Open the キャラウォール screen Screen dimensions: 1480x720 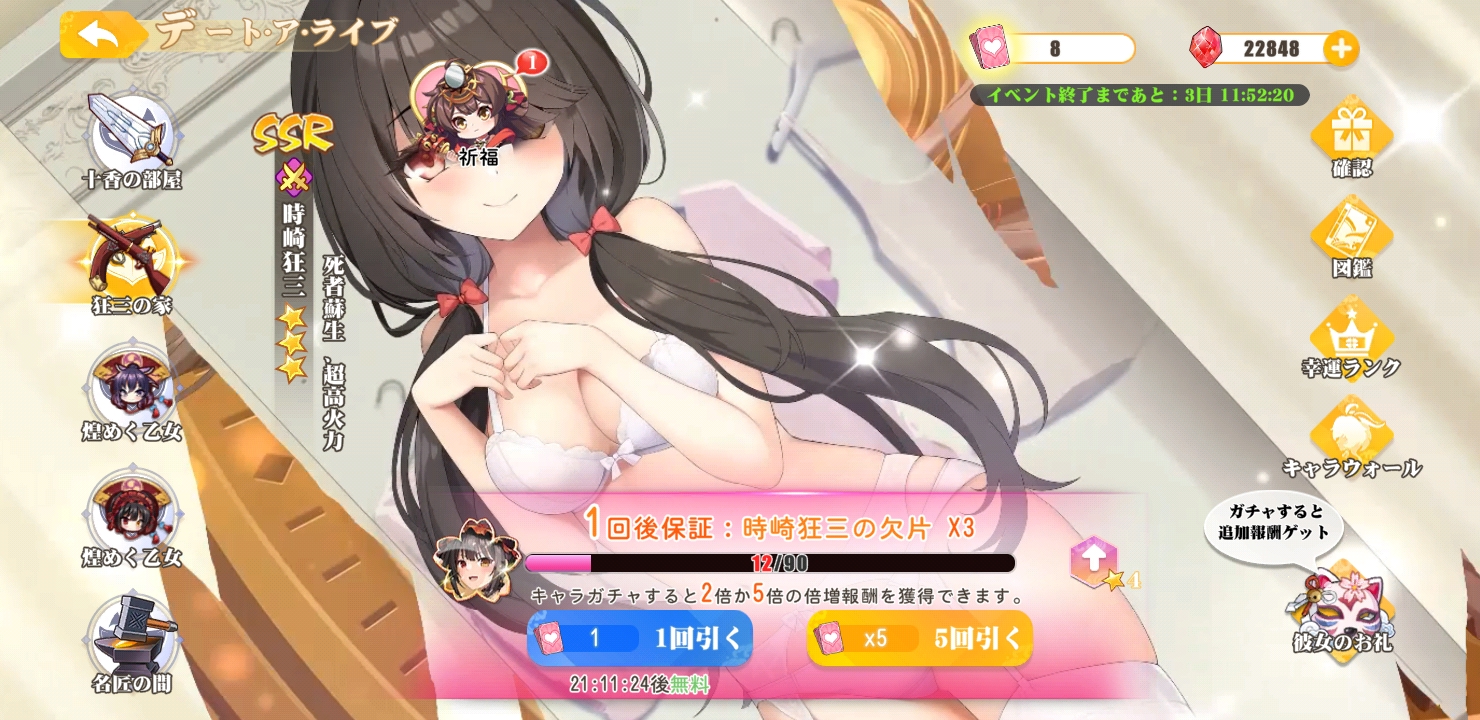click(x=1352, y=437)
